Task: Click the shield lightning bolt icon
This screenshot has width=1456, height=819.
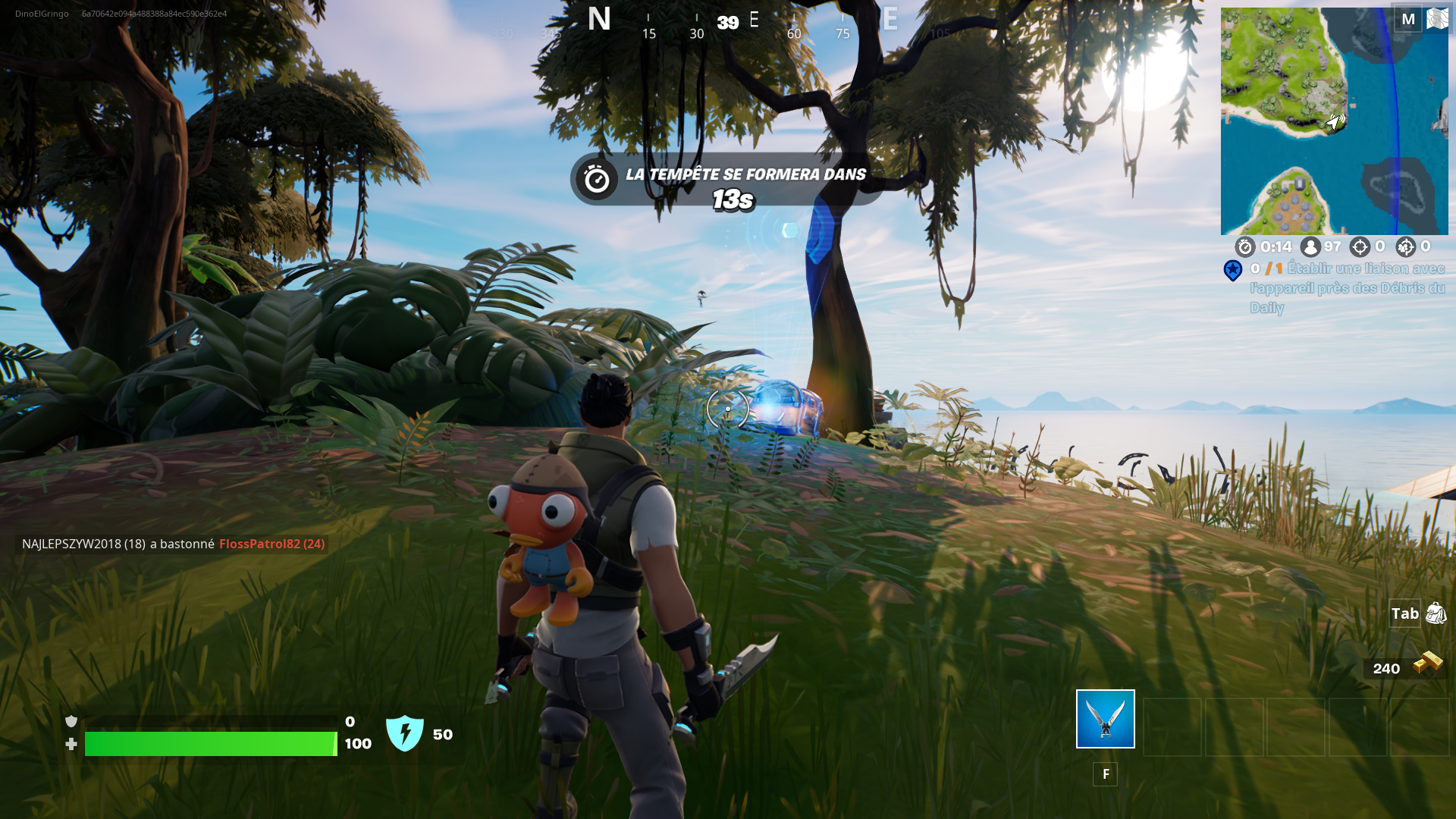Action: [x=406, y=733]
